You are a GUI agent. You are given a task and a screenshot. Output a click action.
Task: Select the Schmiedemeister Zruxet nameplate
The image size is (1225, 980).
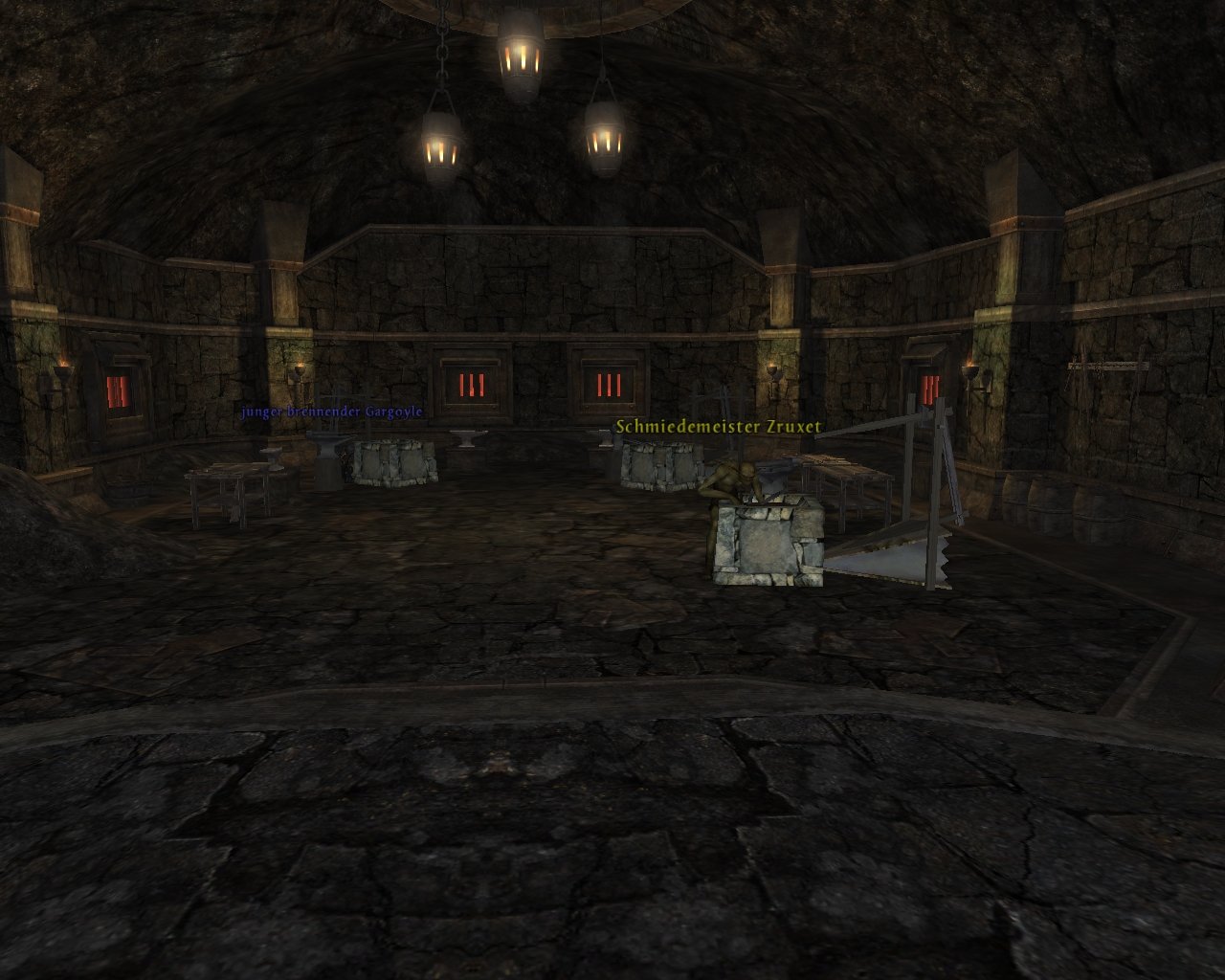[718, 427]
